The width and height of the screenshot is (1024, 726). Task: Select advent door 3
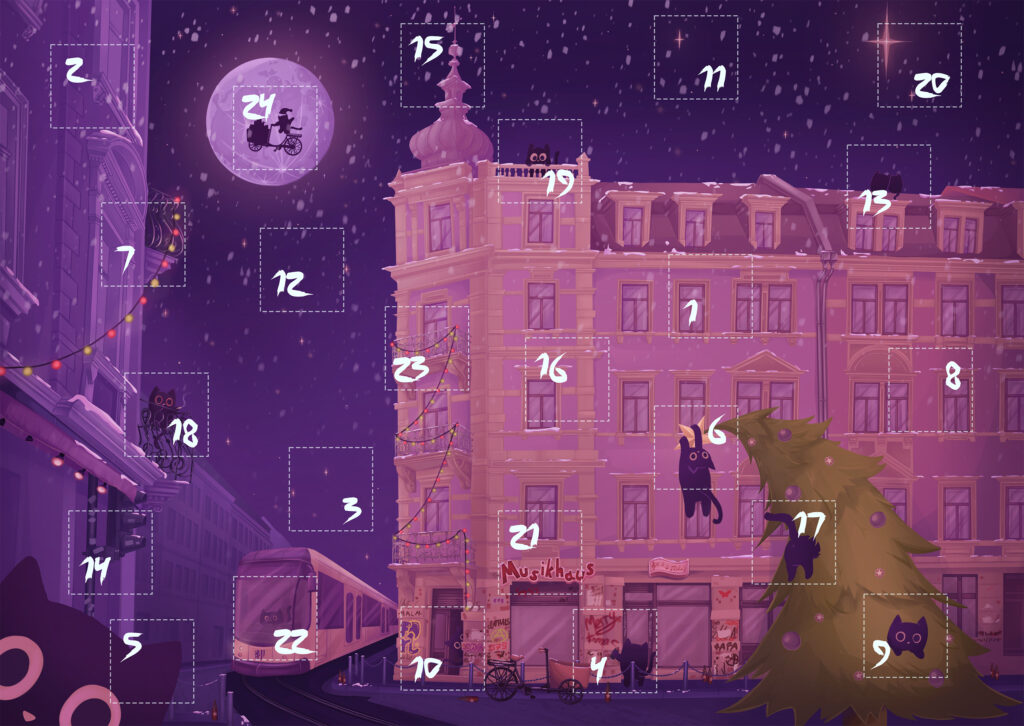(331, 489)
